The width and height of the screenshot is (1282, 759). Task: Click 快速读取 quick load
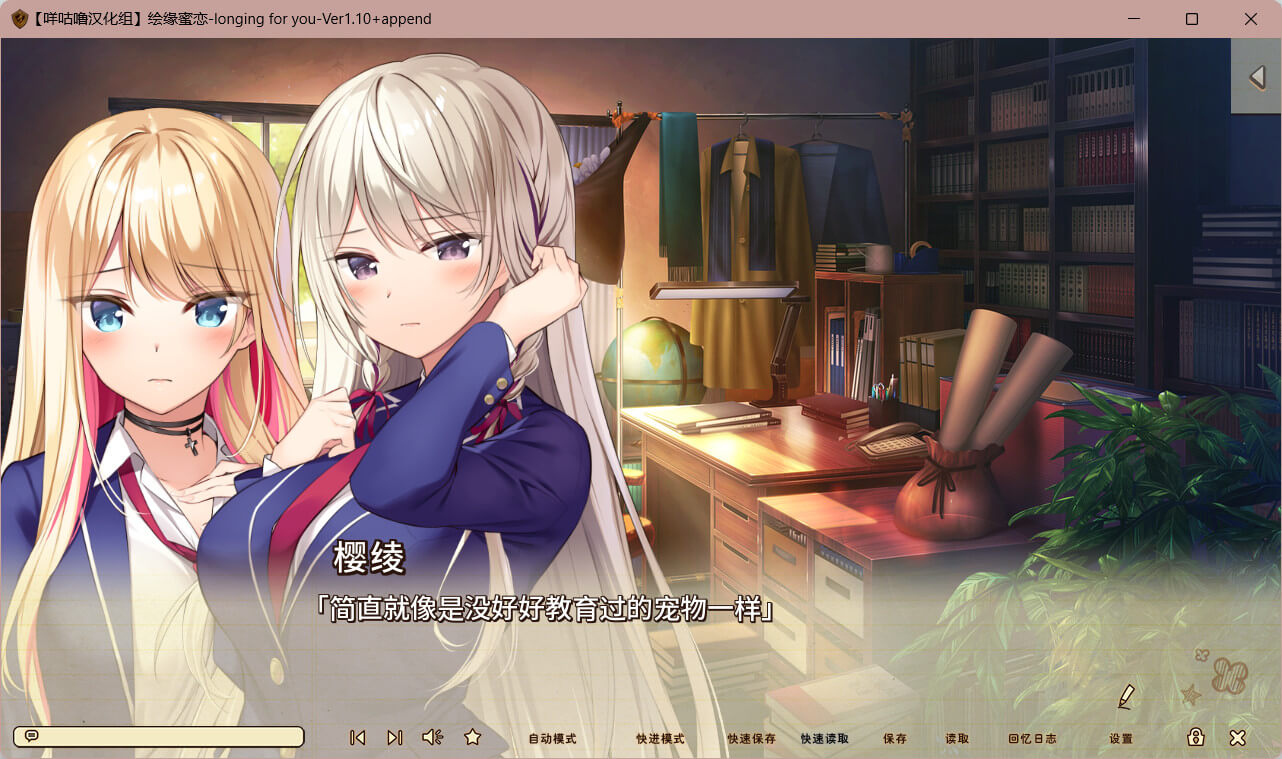tap(825, 739)
